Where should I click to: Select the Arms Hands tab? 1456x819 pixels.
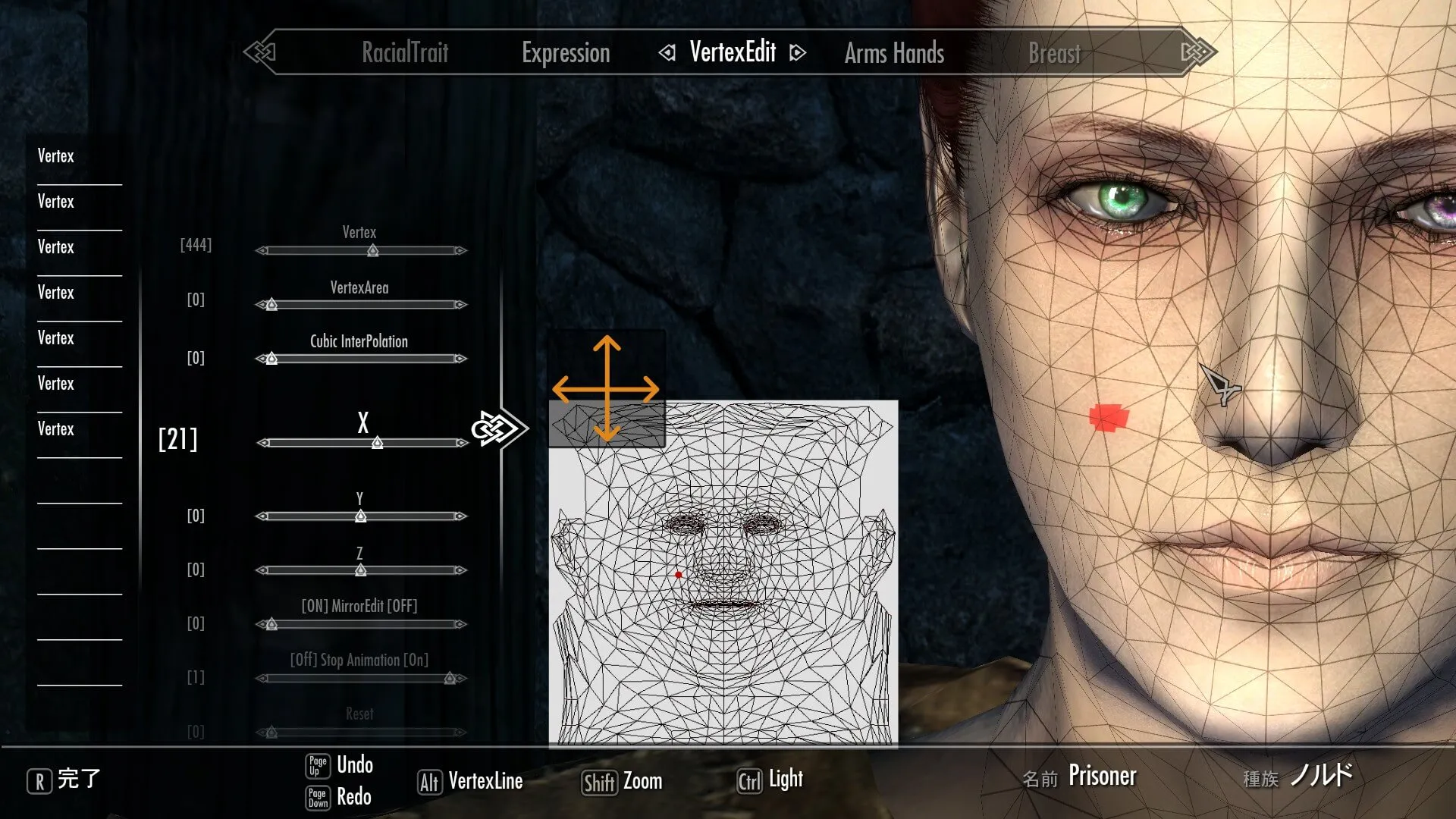pyautogui.click(x=894, y=53)
